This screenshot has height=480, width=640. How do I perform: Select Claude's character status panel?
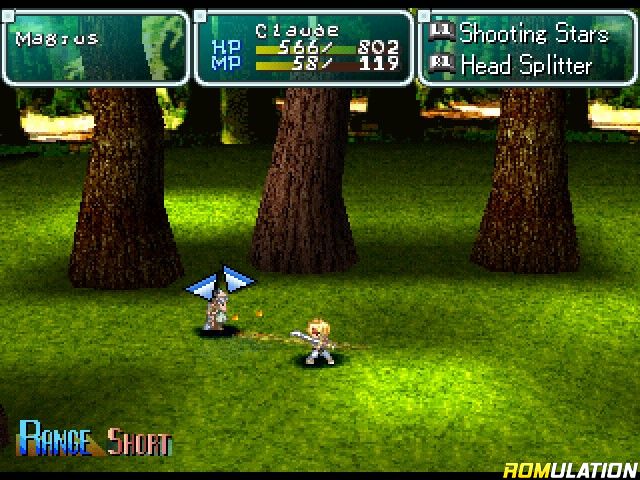[x=303, y=47]
